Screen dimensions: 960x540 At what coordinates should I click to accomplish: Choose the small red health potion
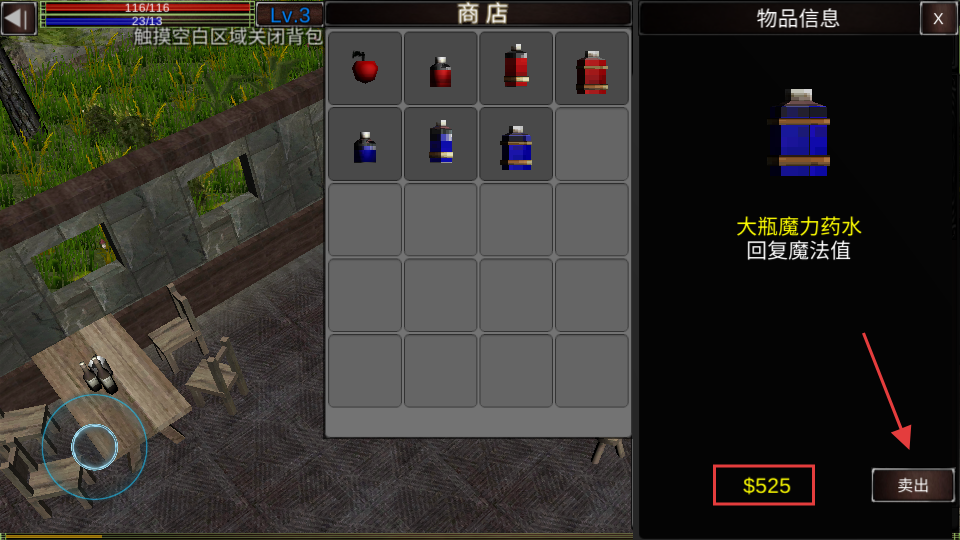click(441, 68)
